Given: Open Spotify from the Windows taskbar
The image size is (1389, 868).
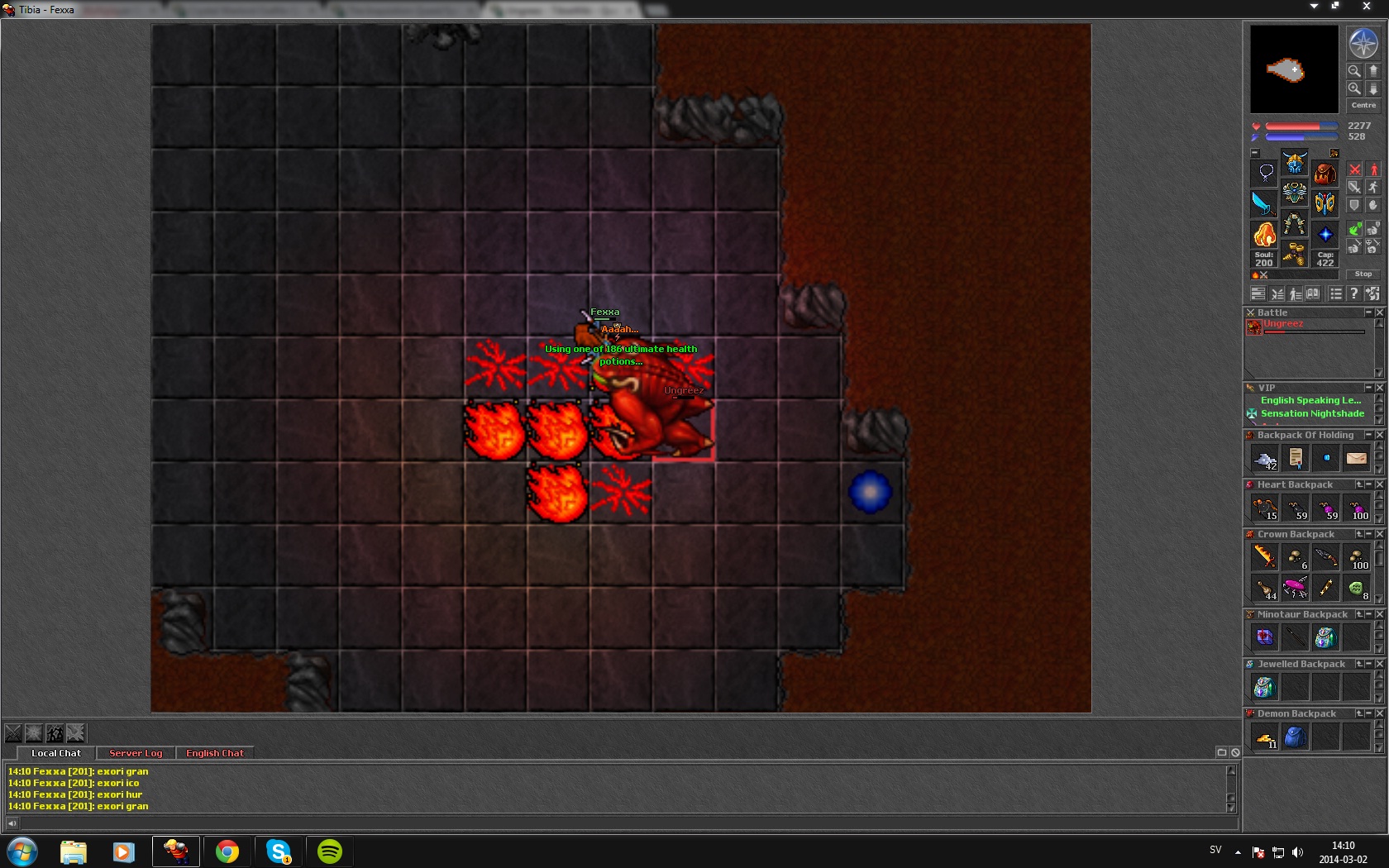Looking at the screenshot, I should point(330,851).
